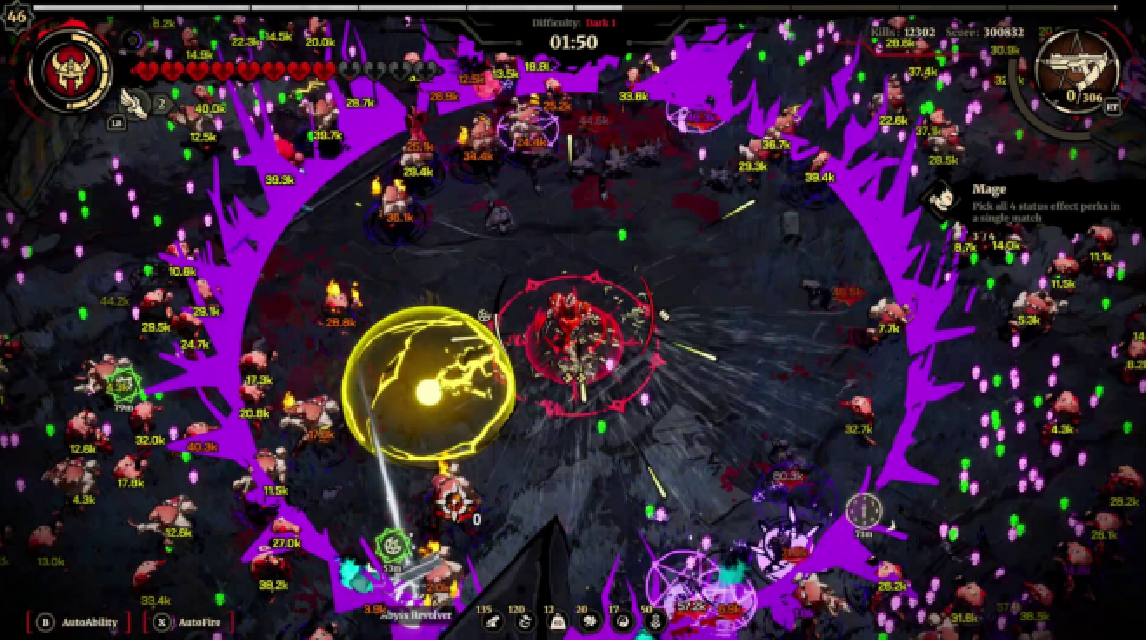The height and width of the screenshot is (640, 1146).
Task: Toggle the AutoAbility option
Action: [78, 622]
